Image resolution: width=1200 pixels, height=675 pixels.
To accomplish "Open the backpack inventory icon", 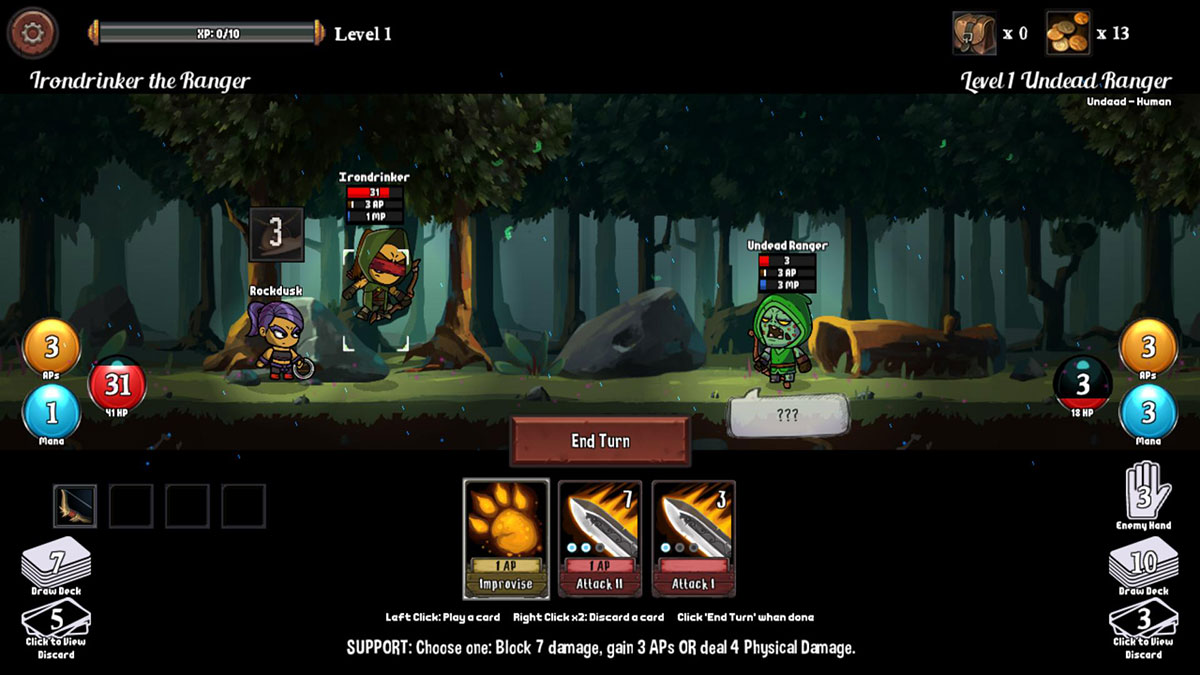I will 974,33.
